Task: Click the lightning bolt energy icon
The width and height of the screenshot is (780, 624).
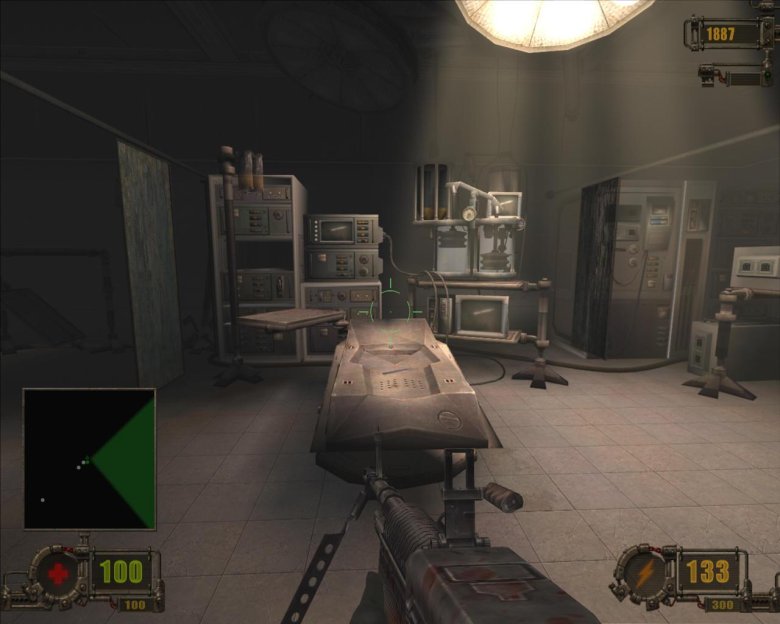Action: (641, 574)
